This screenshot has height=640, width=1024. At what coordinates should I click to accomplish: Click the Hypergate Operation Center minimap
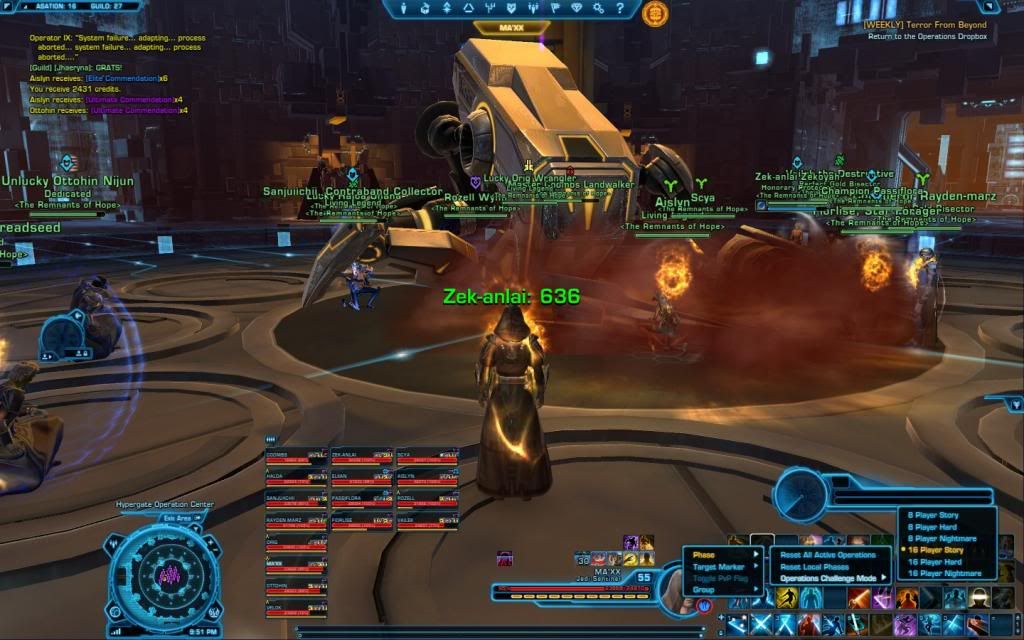click(164, 573)
